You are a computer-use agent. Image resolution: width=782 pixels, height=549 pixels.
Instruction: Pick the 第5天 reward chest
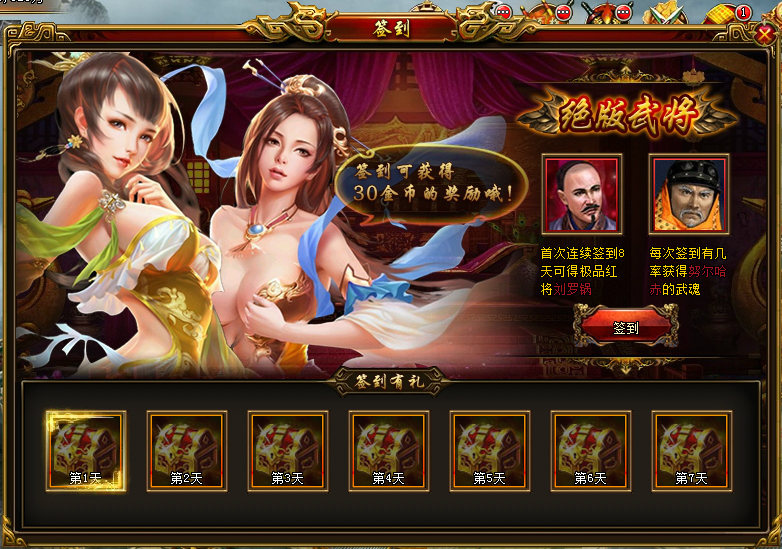pos(490,451)
